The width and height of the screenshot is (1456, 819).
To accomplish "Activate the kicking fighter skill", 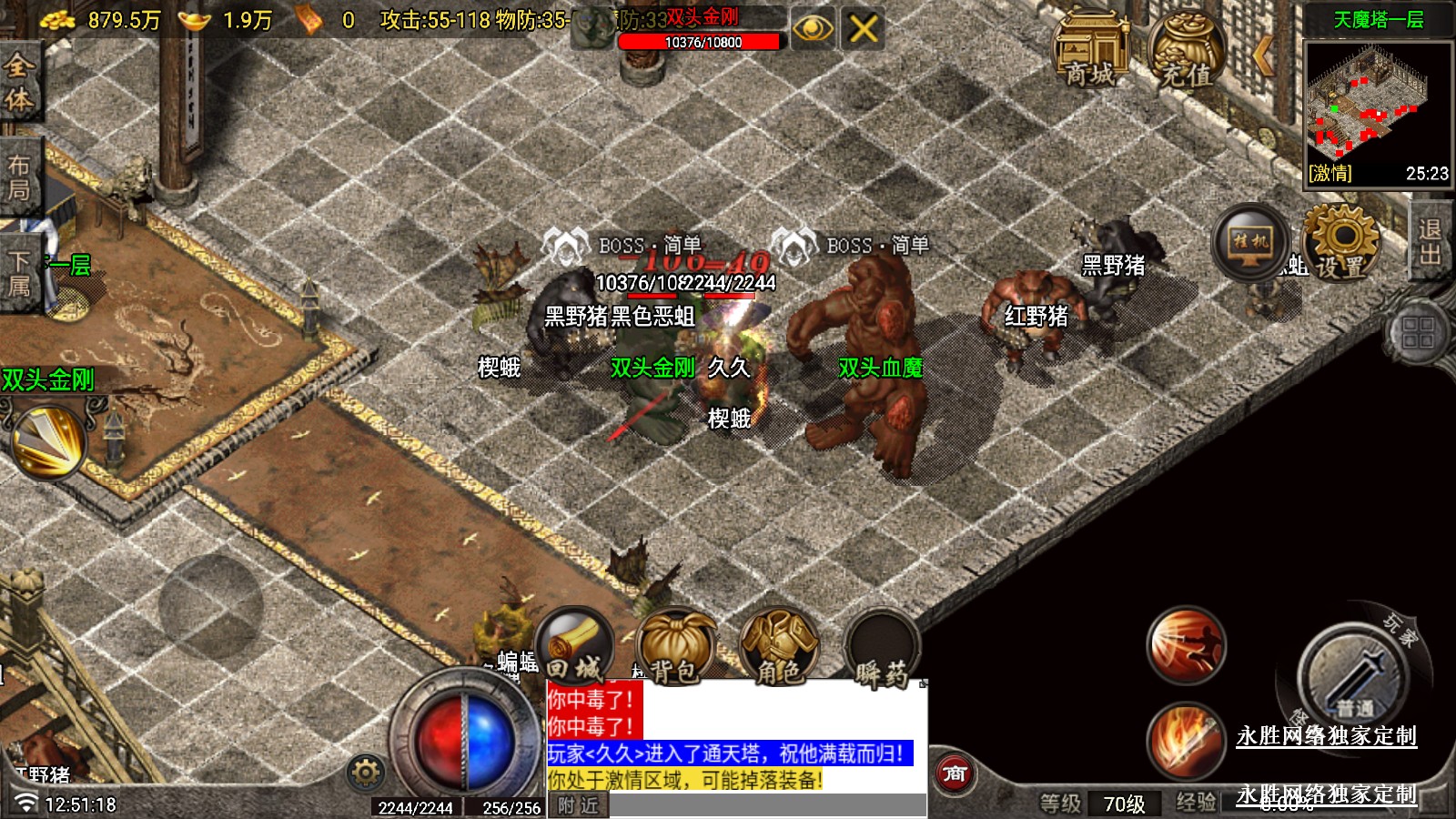I will [x=1185, y=645].
